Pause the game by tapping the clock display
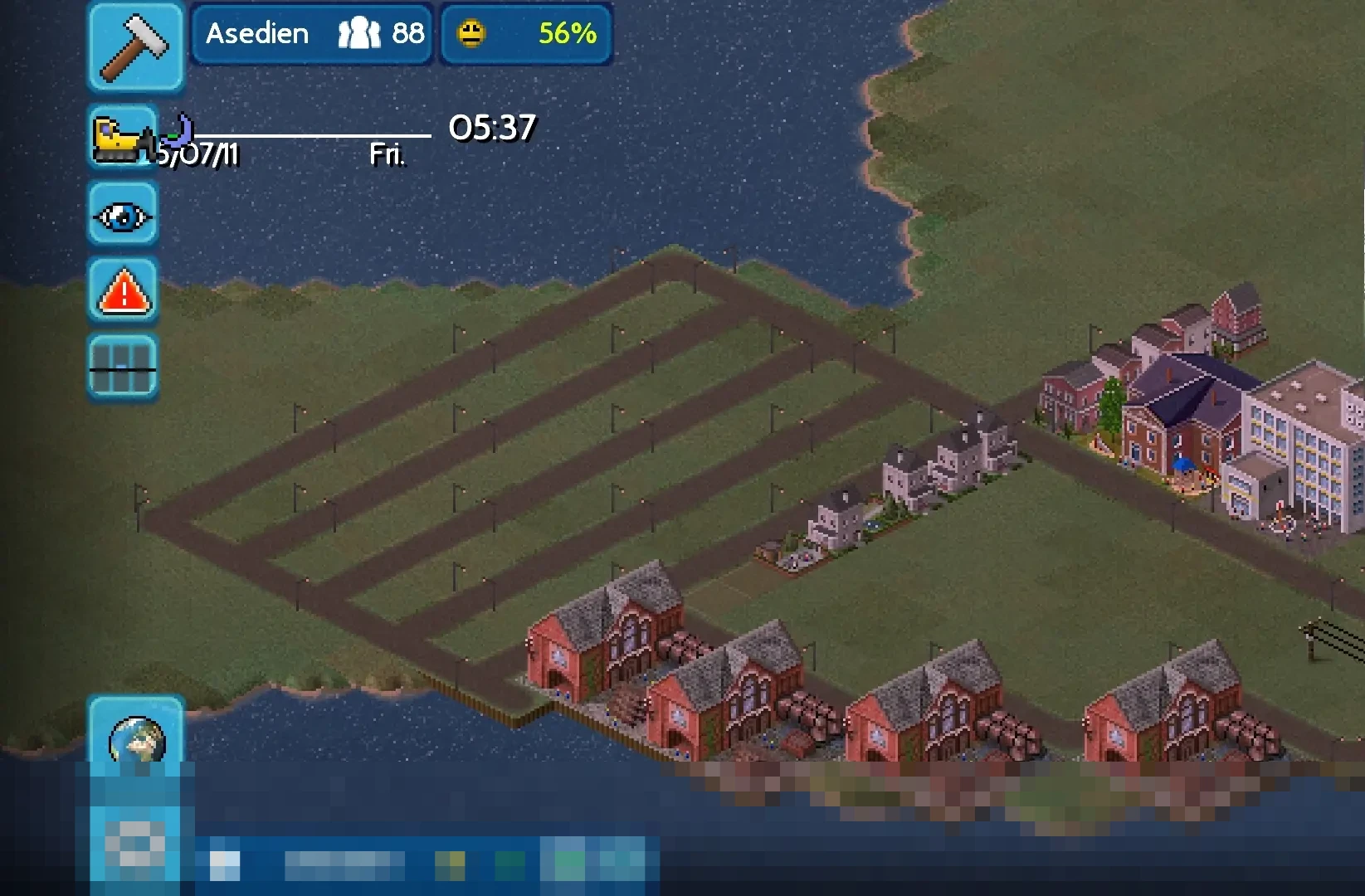 [491, 129]
